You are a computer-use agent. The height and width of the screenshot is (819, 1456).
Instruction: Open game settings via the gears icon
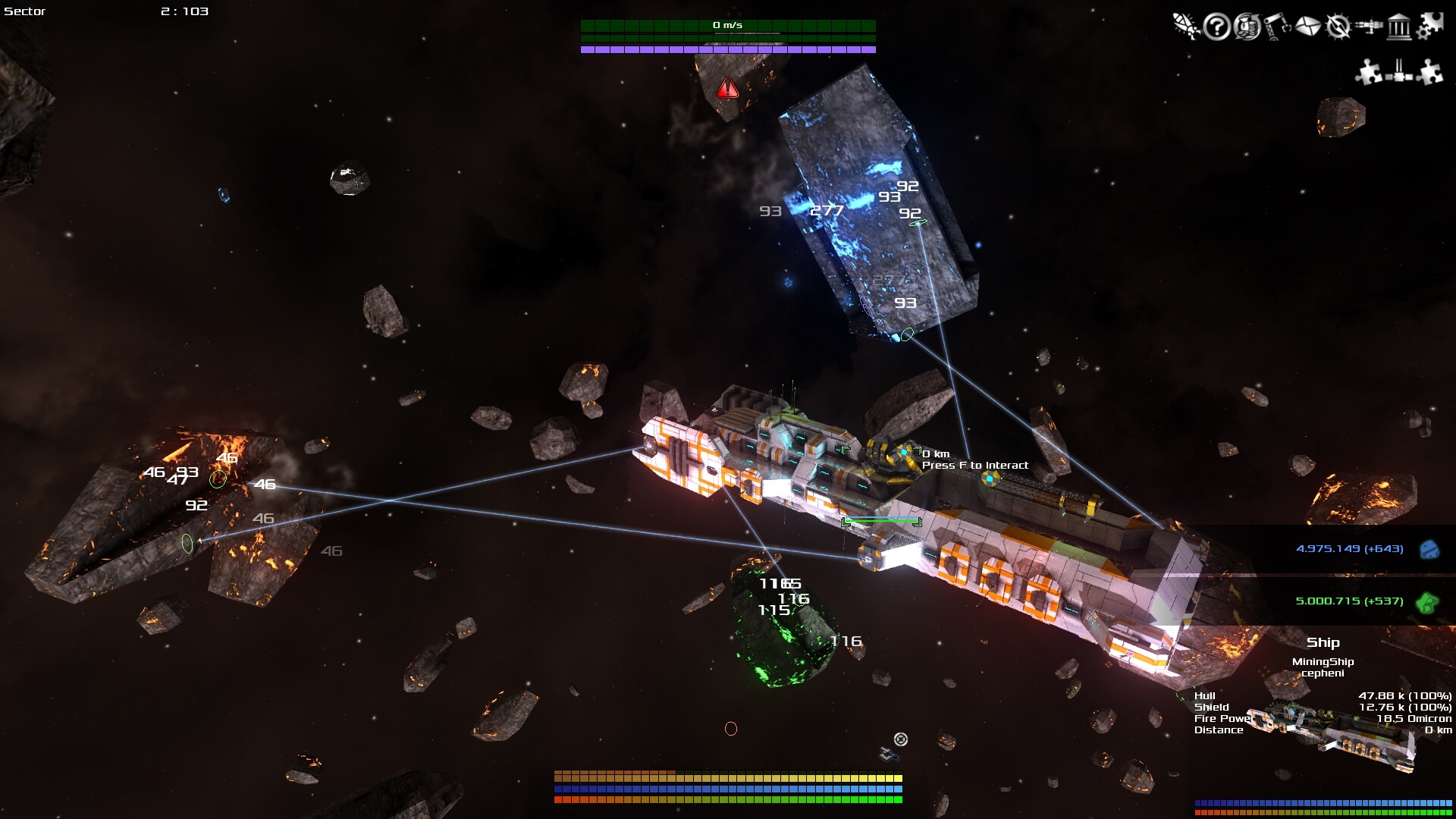[1430, 27]
